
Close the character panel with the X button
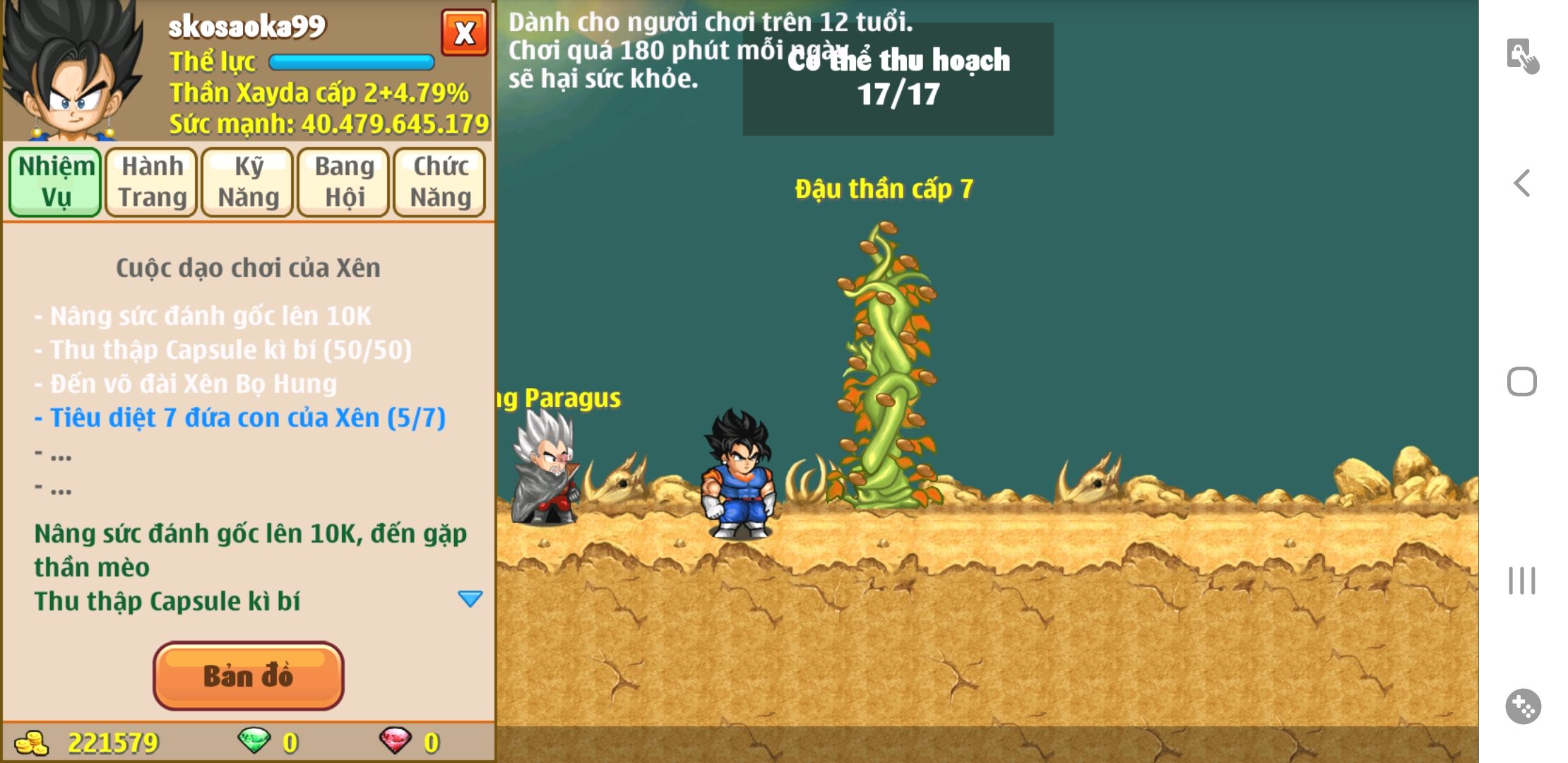[464, 32]
